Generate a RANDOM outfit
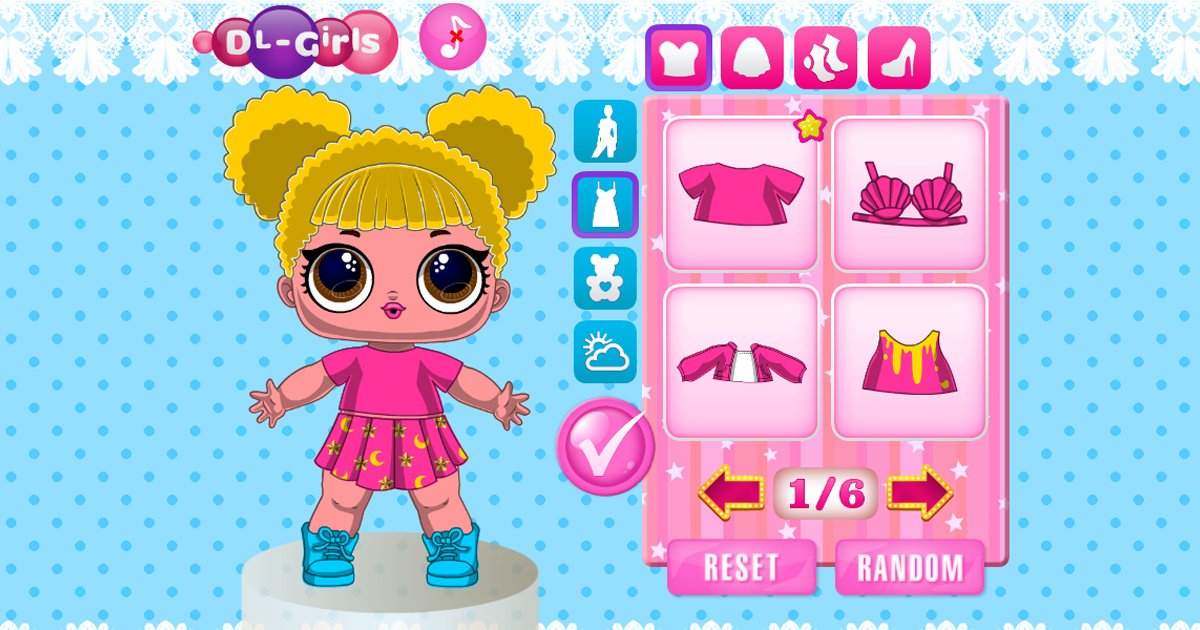 (909, 567)
